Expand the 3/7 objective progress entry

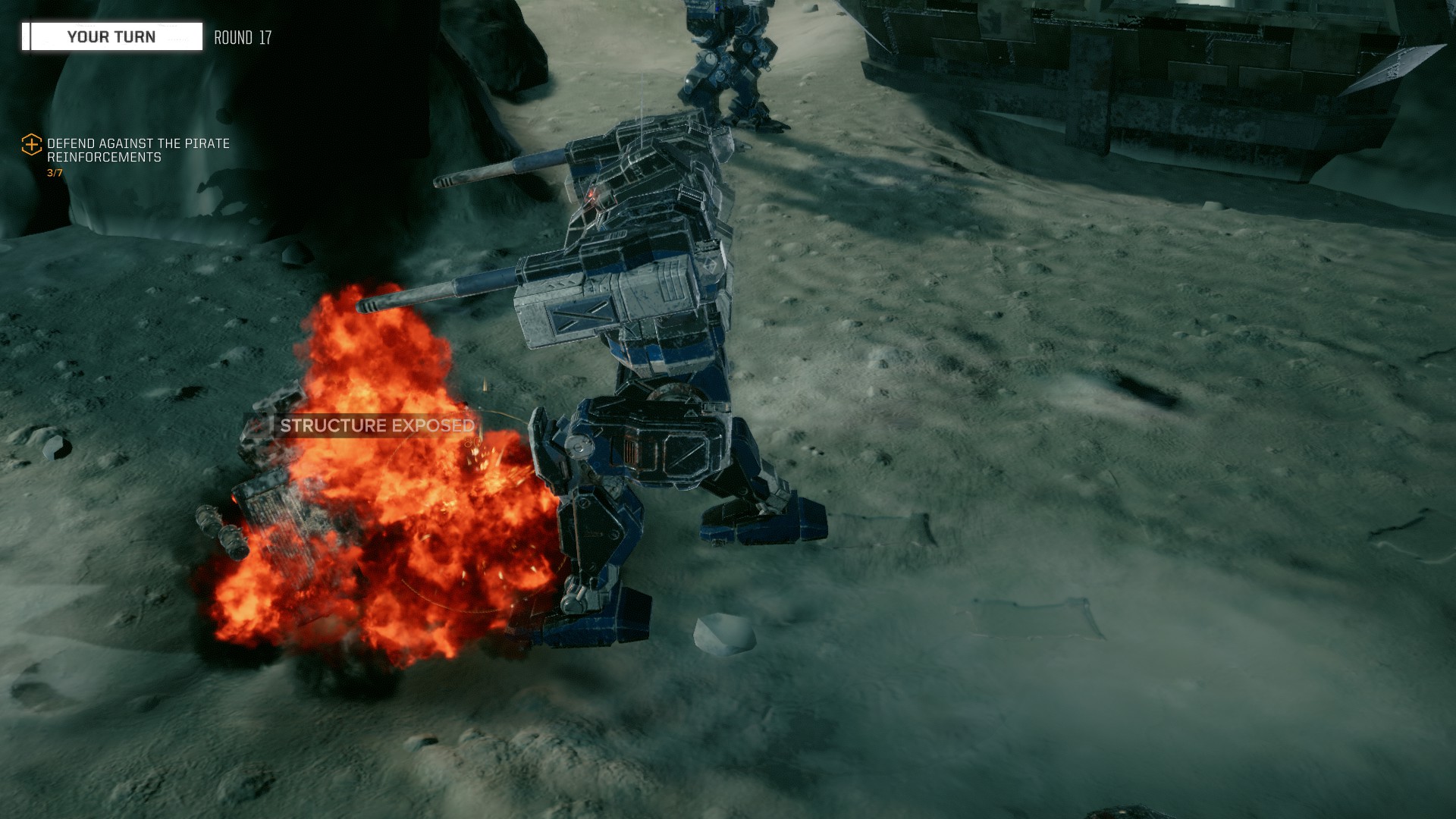[x=55, y=172]
